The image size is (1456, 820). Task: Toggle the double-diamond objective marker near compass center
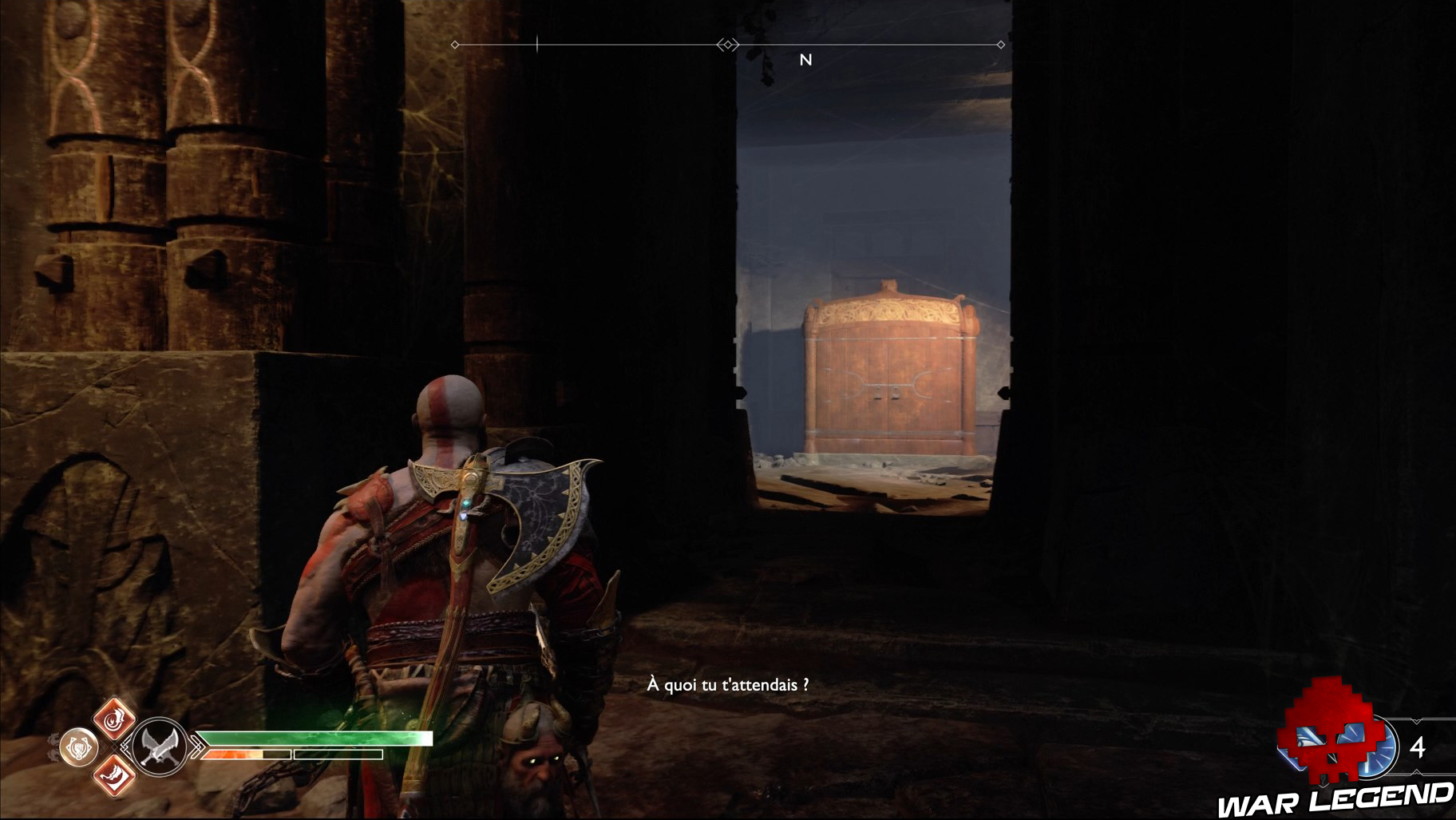coord(728,45)
